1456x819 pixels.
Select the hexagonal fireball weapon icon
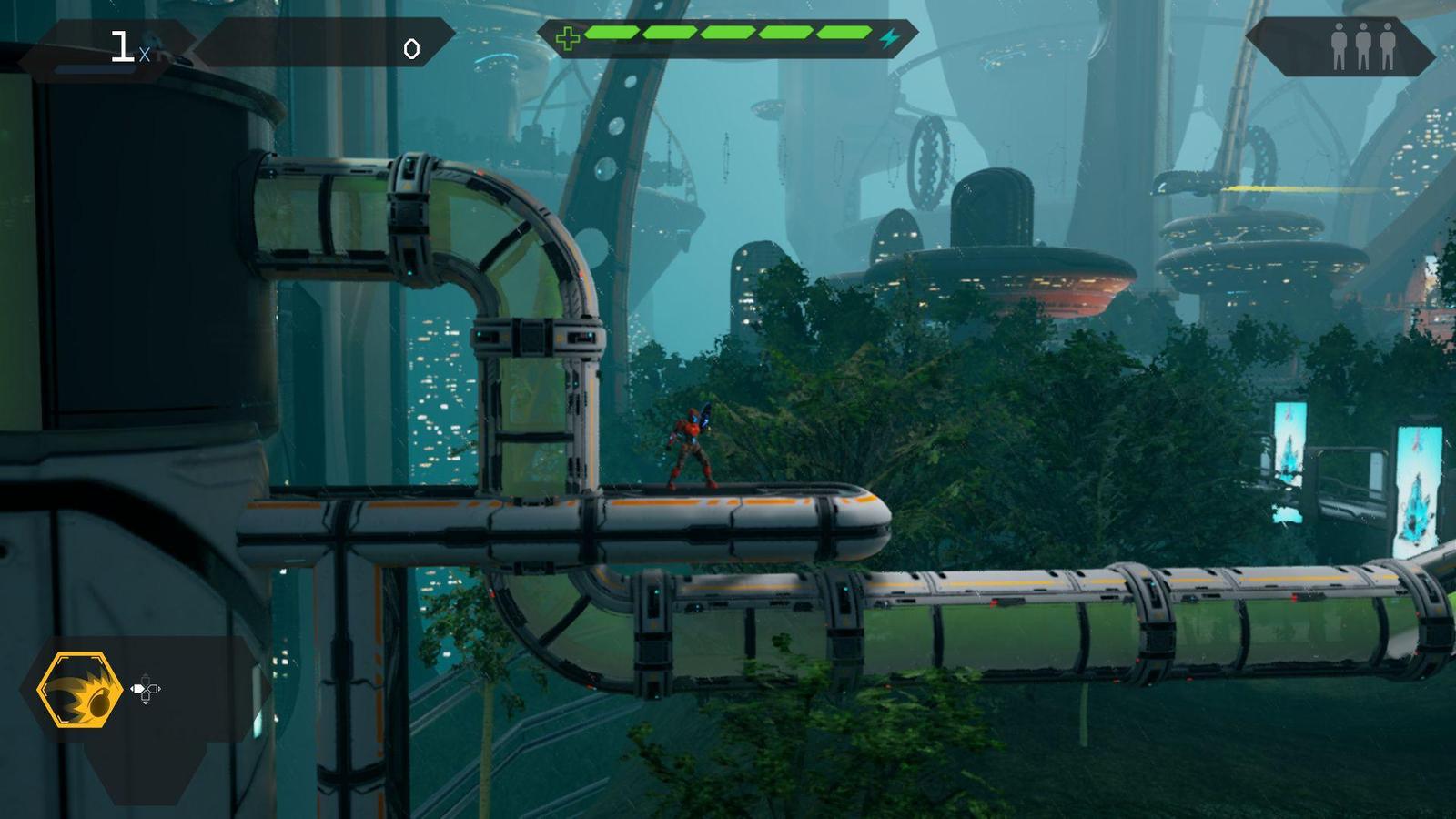80,689
